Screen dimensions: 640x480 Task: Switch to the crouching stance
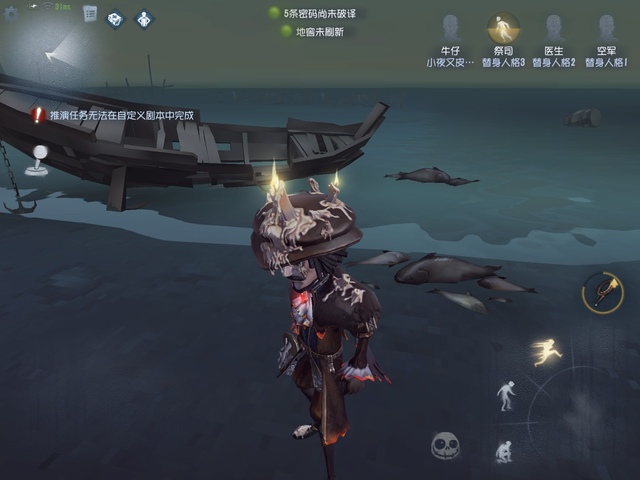click(x=503, y=451)
